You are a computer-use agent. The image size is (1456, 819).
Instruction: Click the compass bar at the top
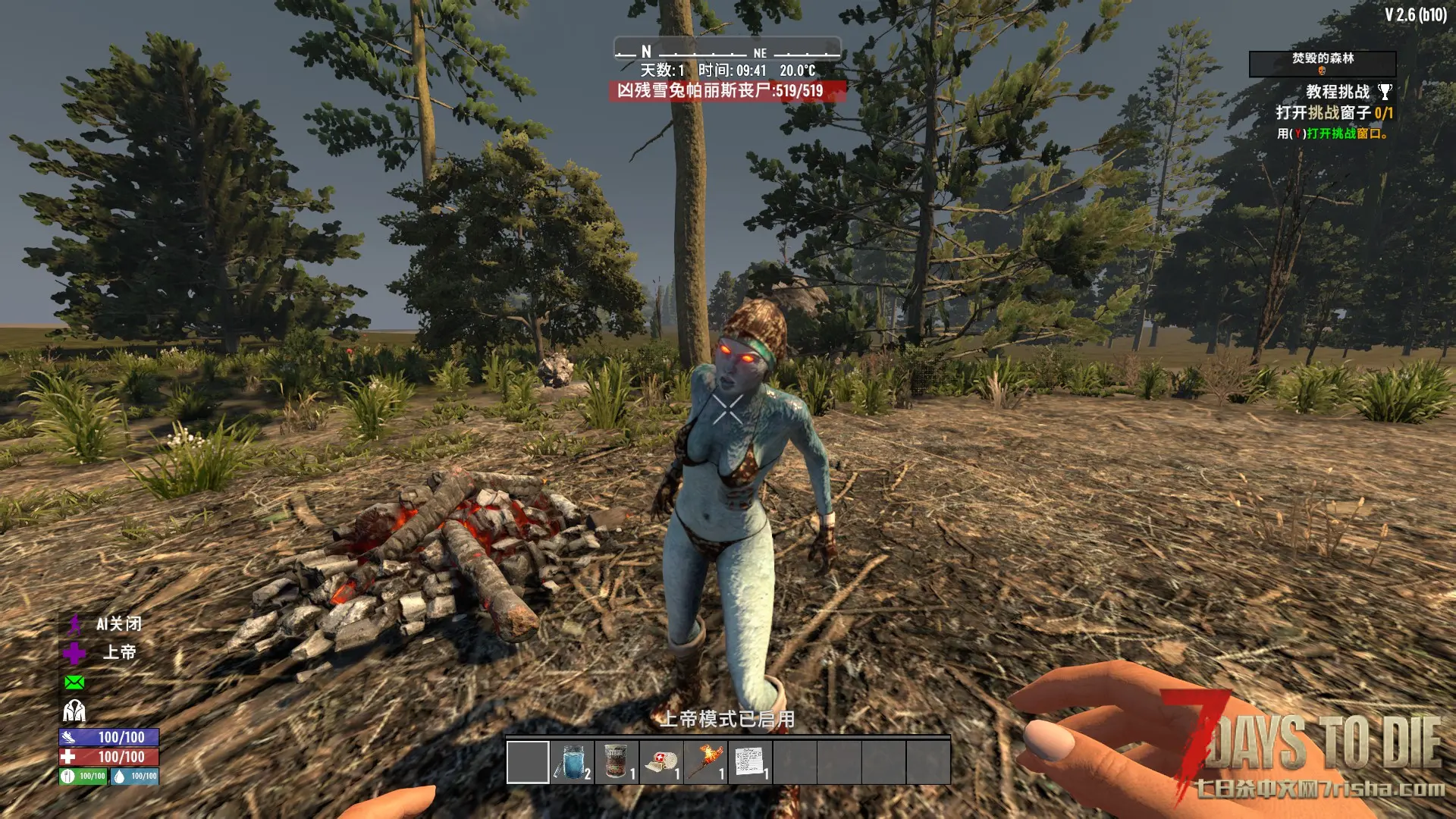click(x=727, y=50)
